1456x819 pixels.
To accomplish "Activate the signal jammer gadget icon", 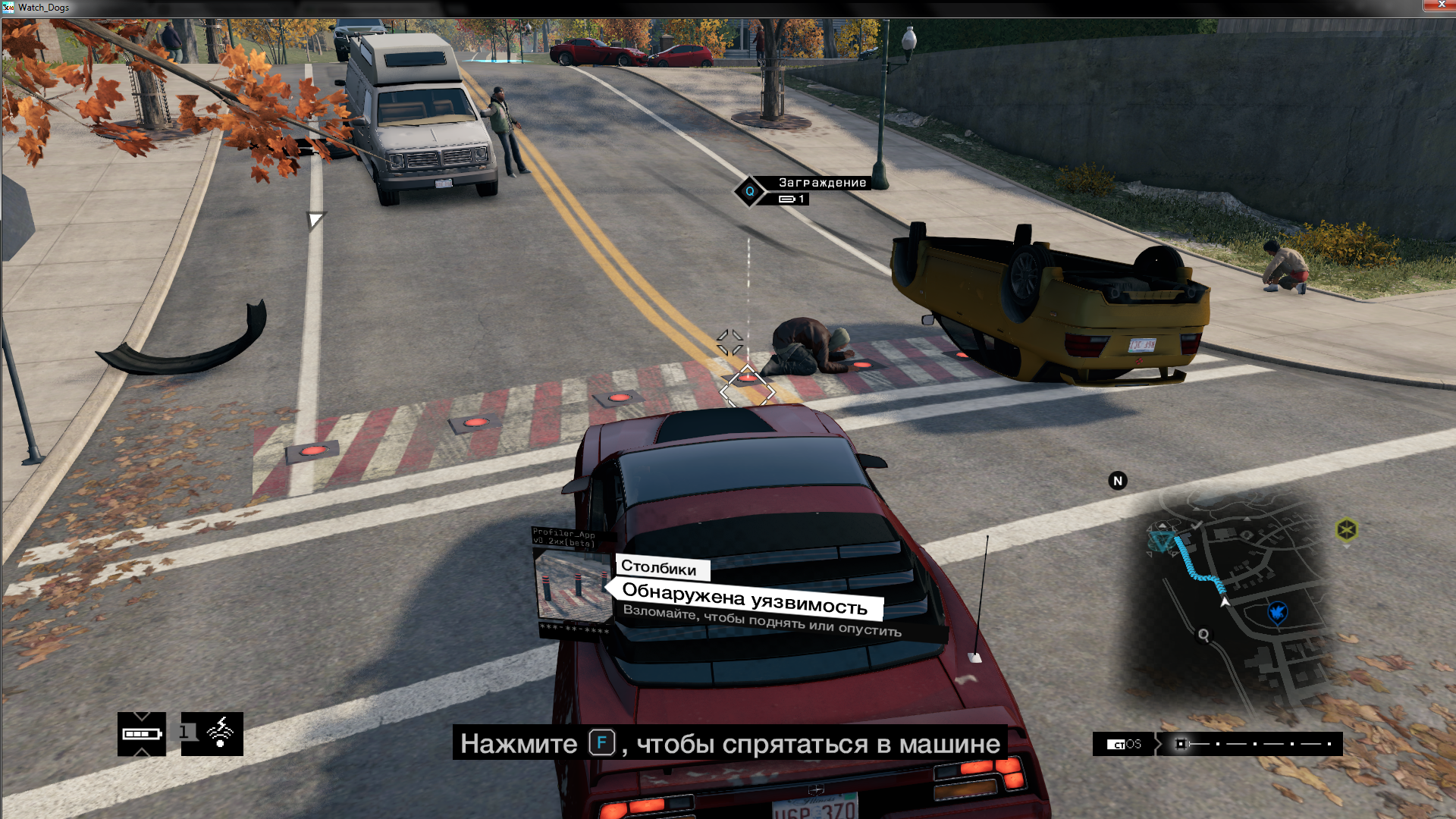I will pyautogui.click(x=212, y=734).
